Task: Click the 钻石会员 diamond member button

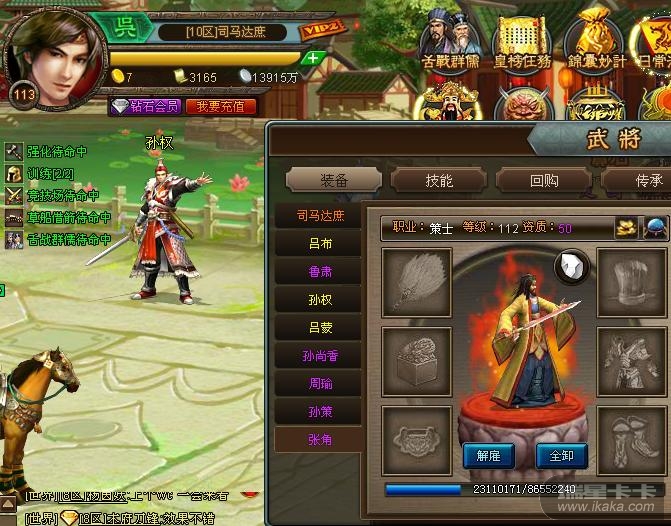Action: [145, 106]
